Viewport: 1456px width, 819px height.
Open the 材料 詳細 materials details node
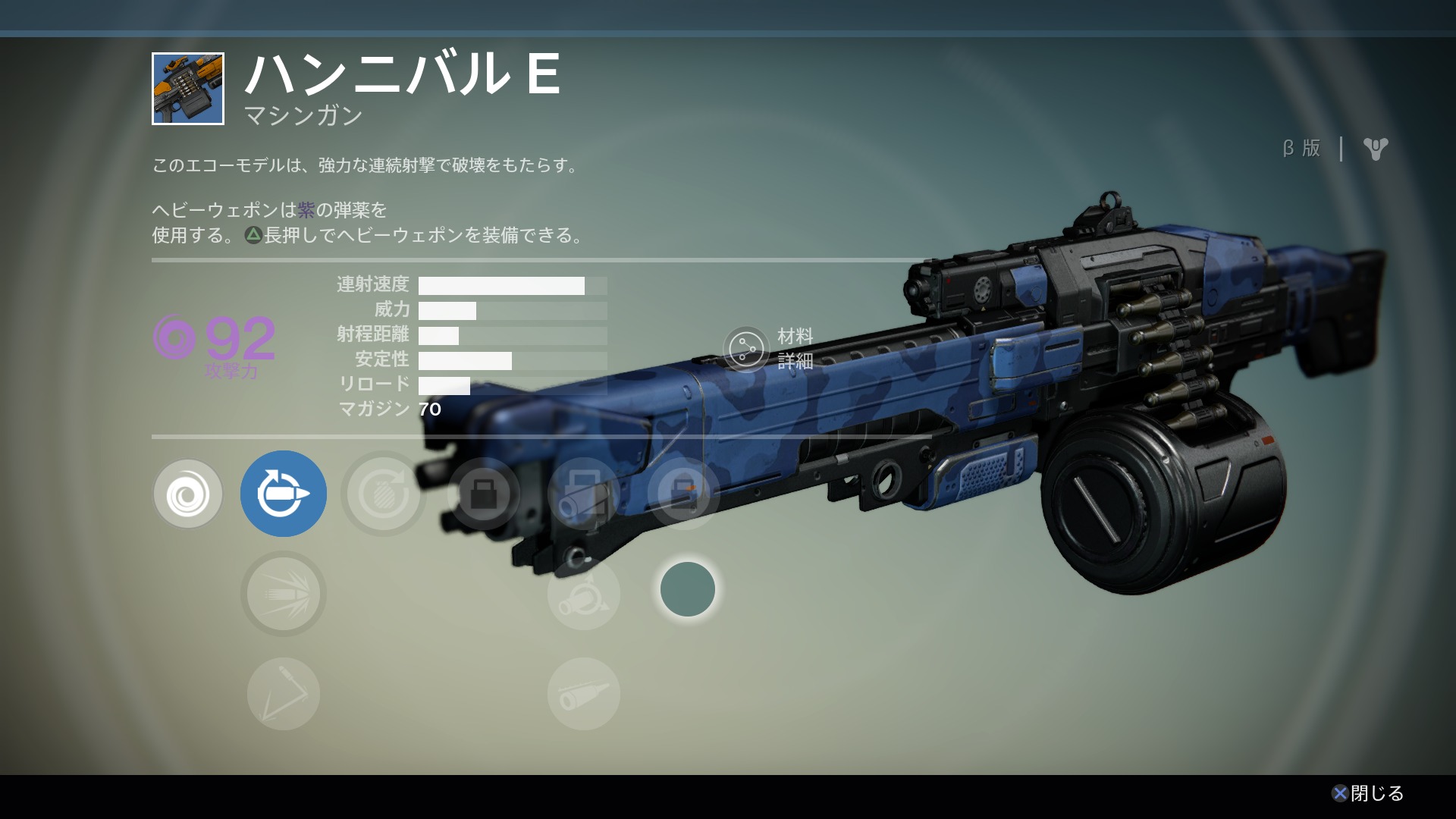pos(746,349)
